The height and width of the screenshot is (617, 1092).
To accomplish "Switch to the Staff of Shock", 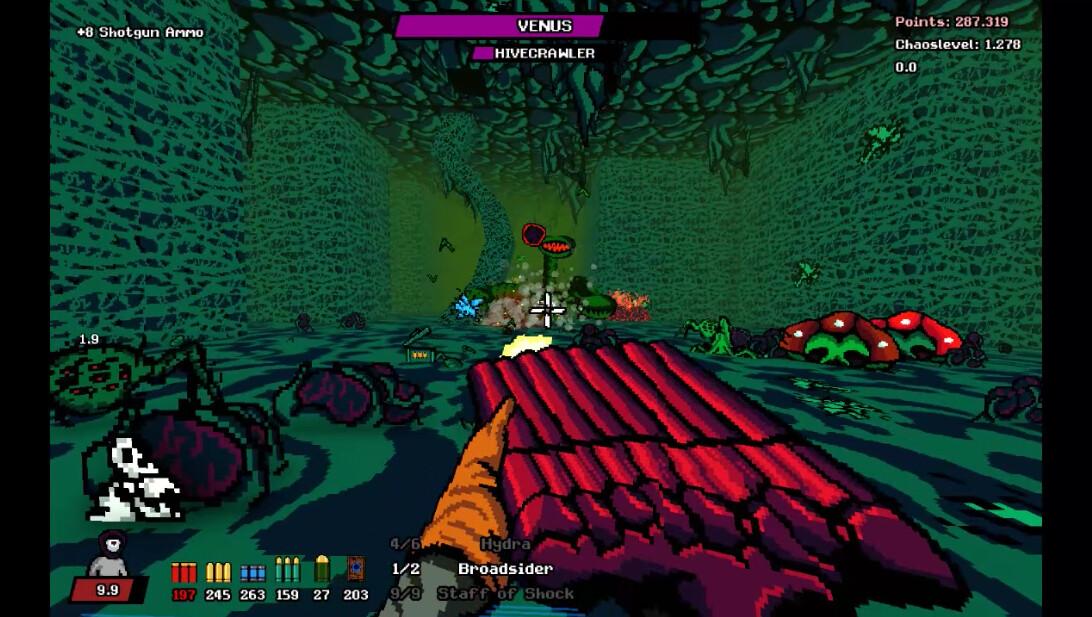I will [505, 594].
